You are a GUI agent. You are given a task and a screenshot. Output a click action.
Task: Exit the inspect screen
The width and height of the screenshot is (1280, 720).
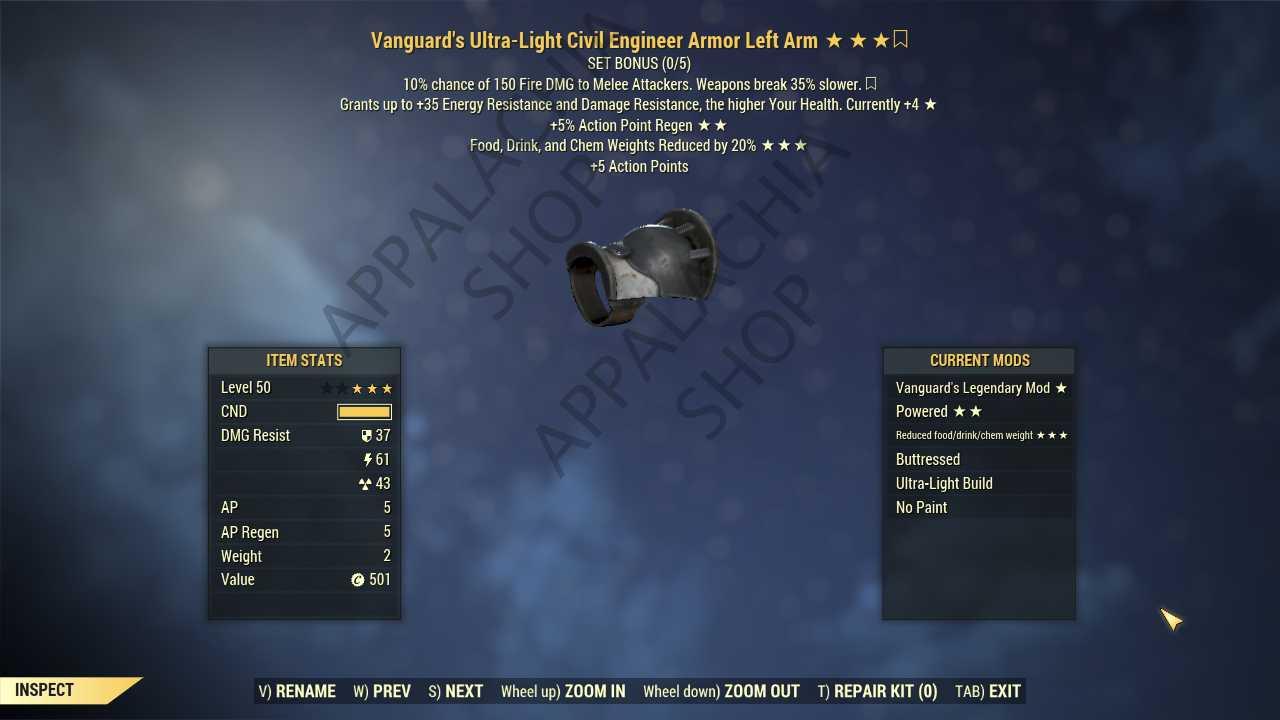tap(988, 691)
